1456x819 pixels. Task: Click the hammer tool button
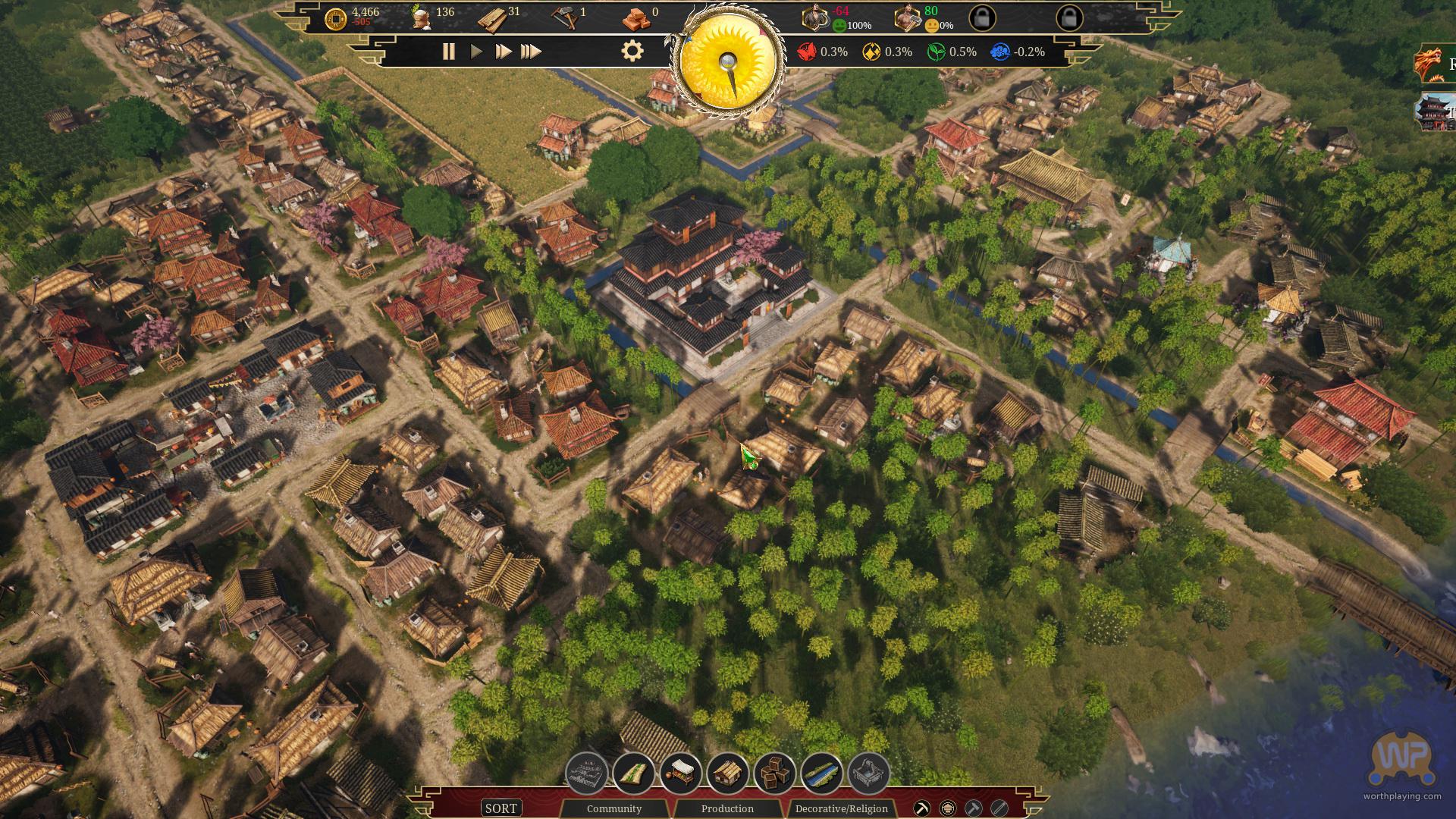973,808
